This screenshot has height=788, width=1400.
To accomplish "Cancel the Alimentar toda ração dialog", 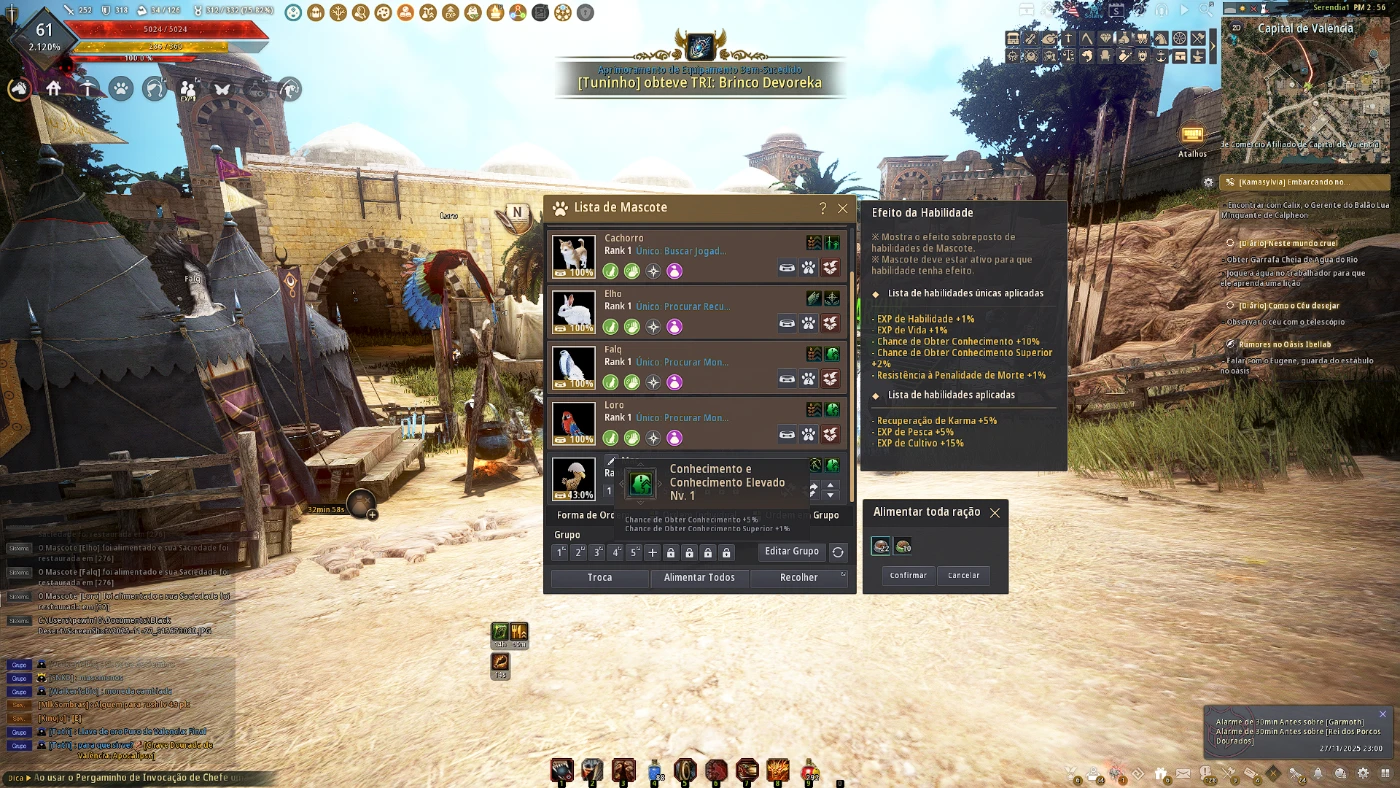I will pos(963,575).
